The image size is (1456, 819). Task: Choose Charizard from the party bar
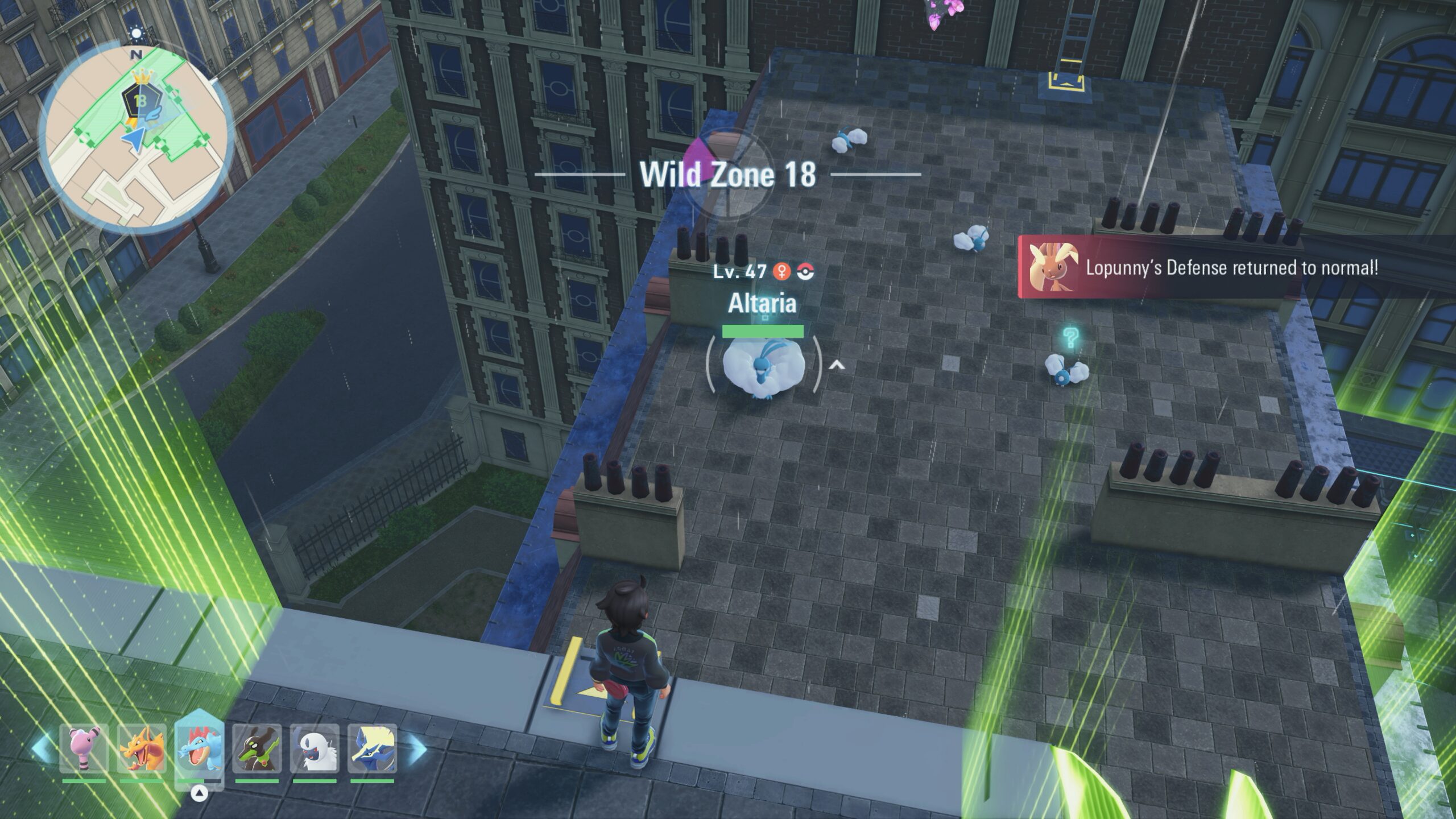pyautogui.click(x=142, y=748)
